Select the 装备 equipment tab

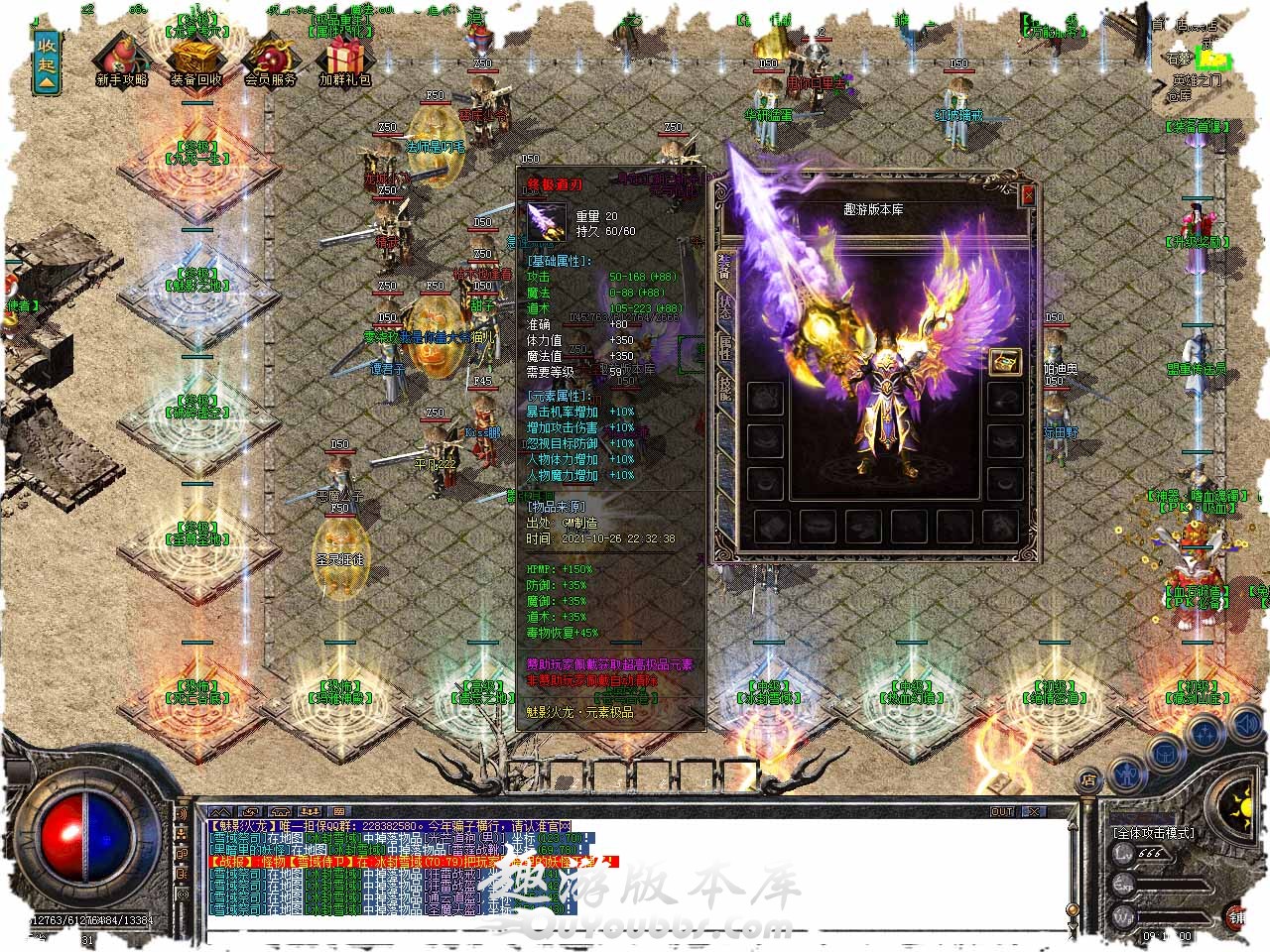(723, 265)
